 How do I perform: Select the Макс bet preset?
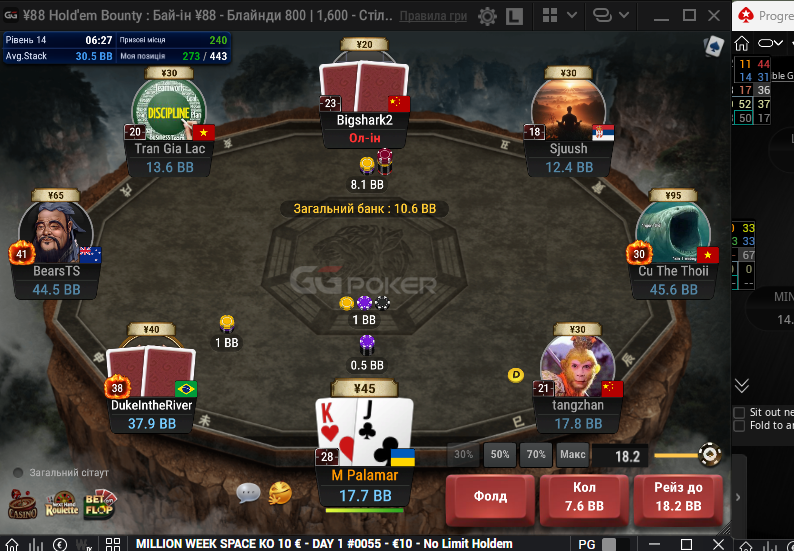573,455
